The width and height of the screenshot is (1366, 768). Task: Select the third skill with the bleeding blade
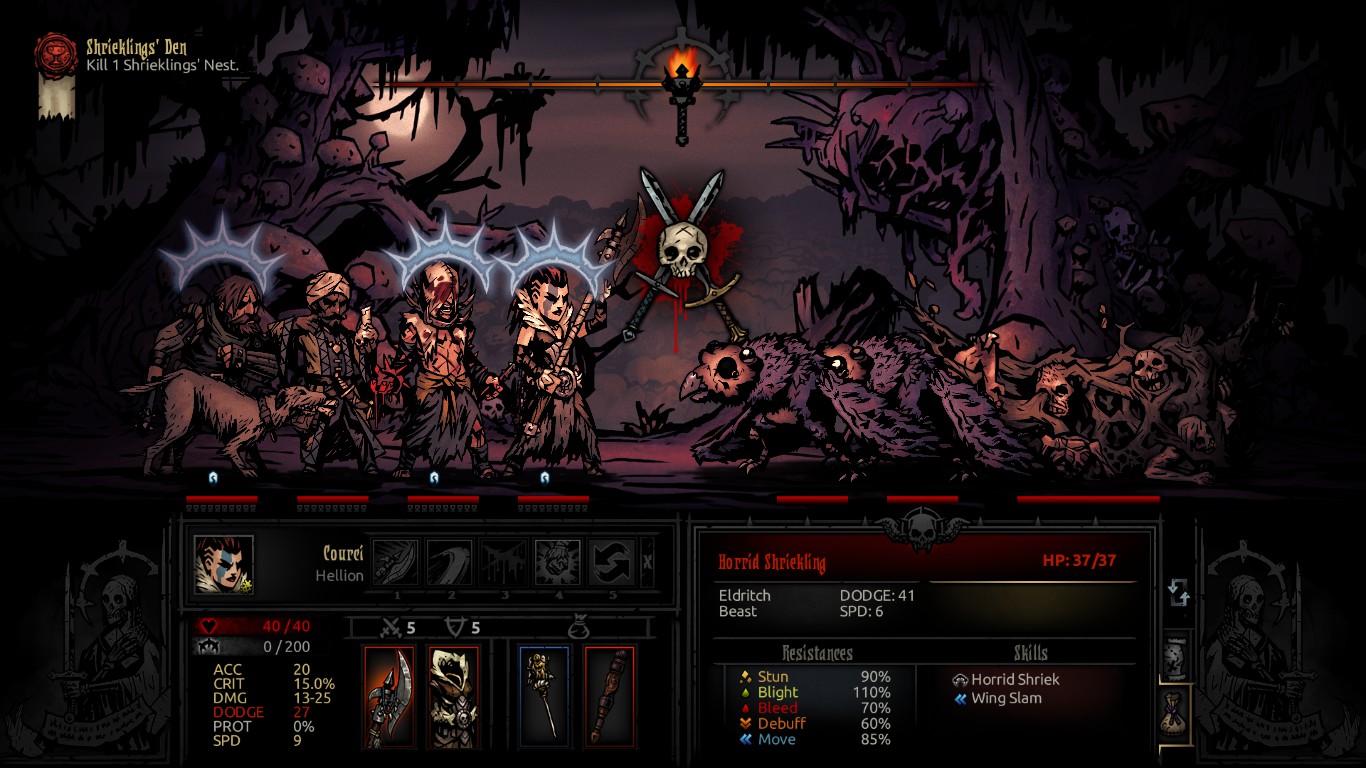[503, 562]
